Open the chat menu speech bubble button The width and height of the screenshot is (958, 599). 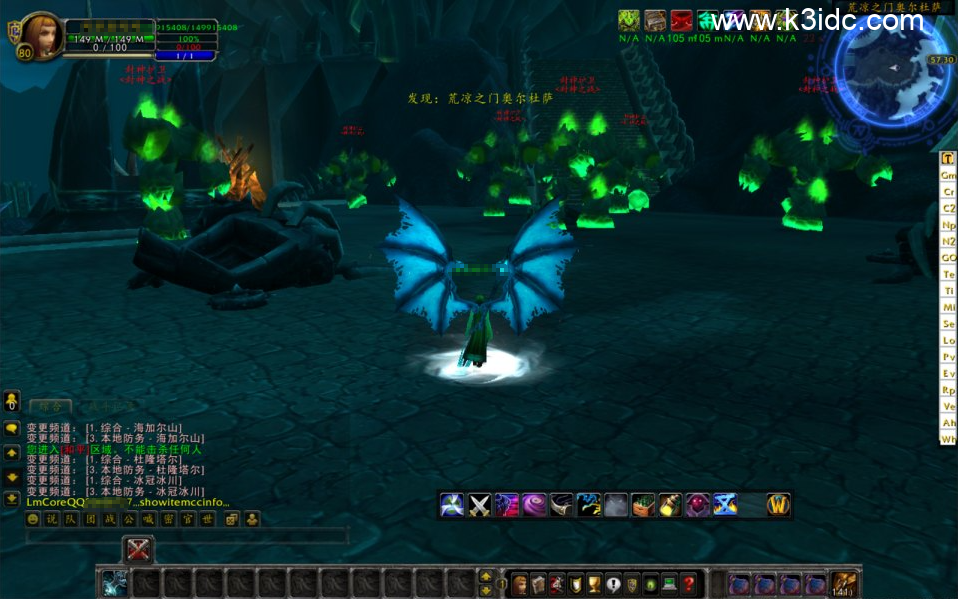click(x=12, y=428)
